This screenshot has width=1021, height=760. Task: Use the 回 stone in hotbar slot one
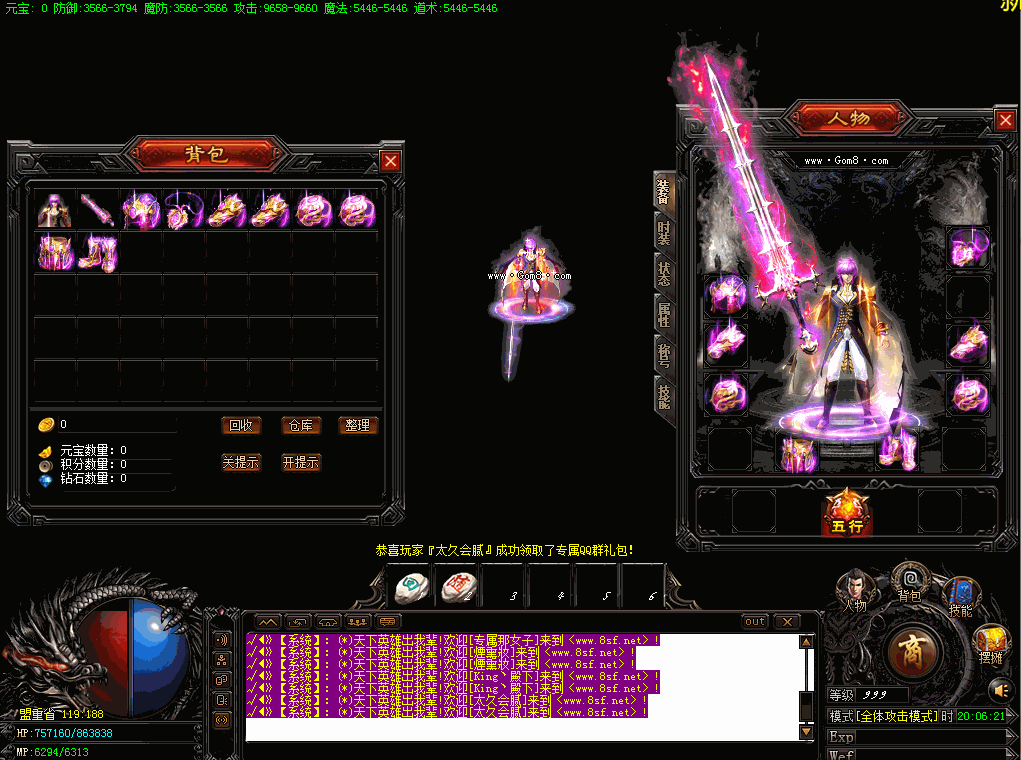coord(410,587)
